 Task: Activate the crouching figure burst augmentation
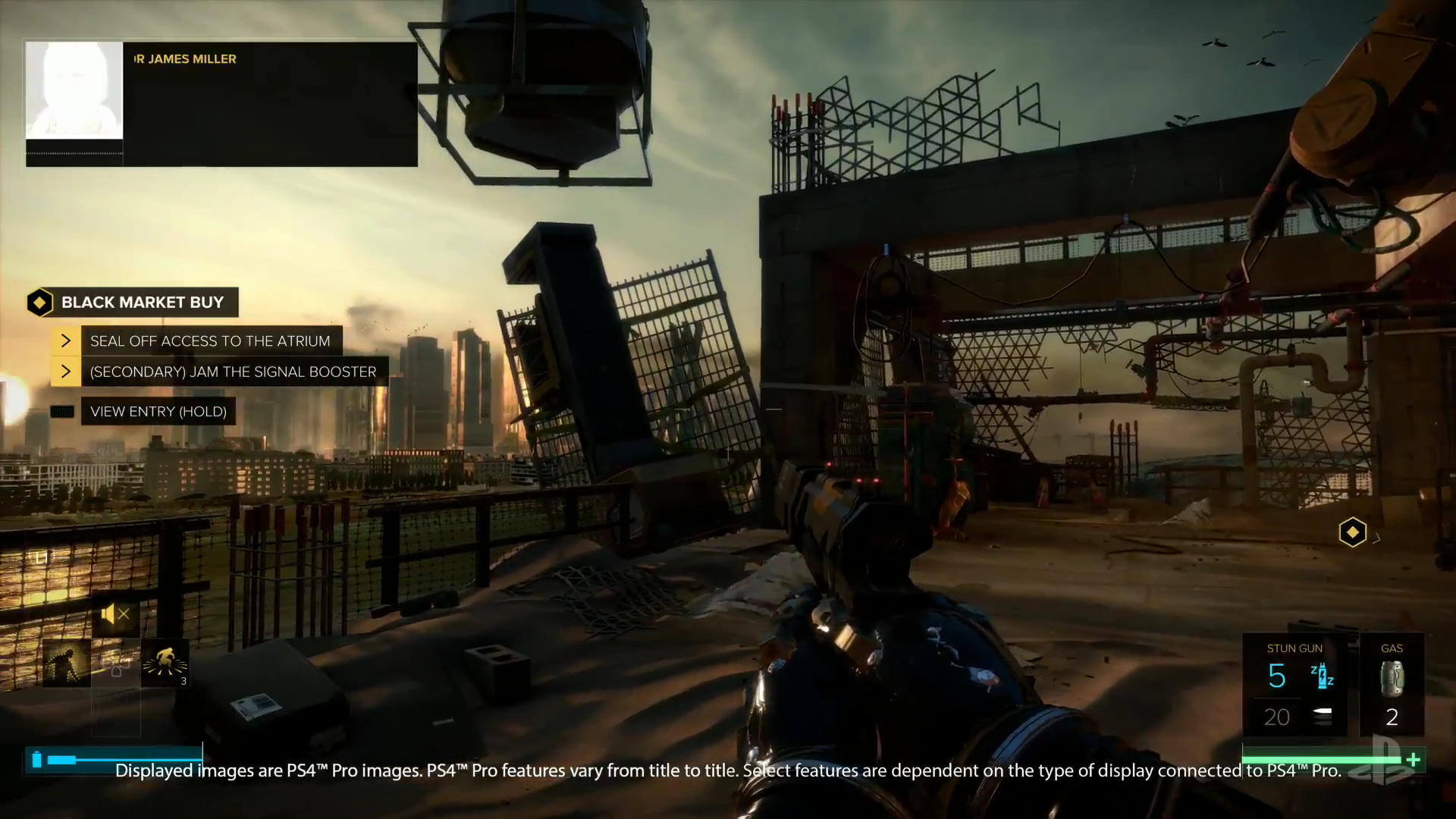[x=165, y=663]
